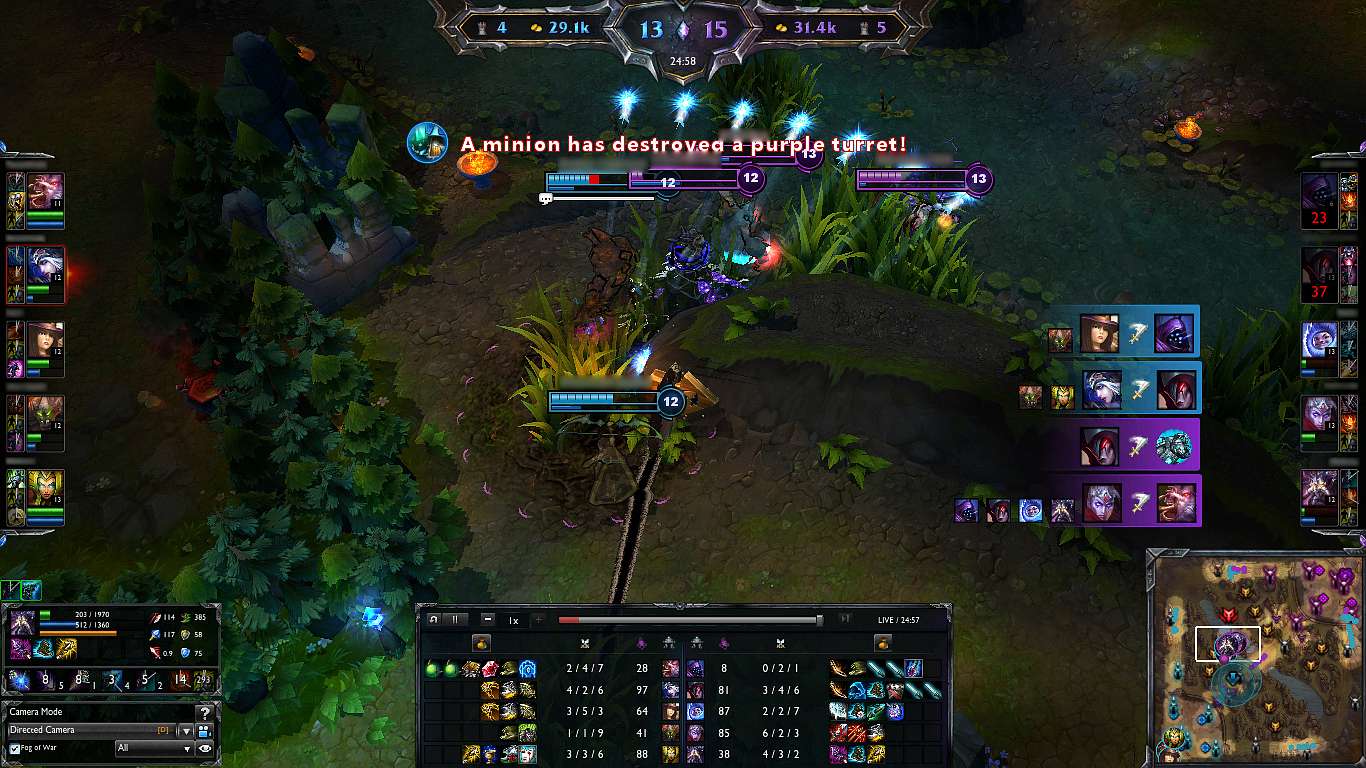Click the eye visibility button
This screenshot has width=1366, height=768.
tap(205, 748)
